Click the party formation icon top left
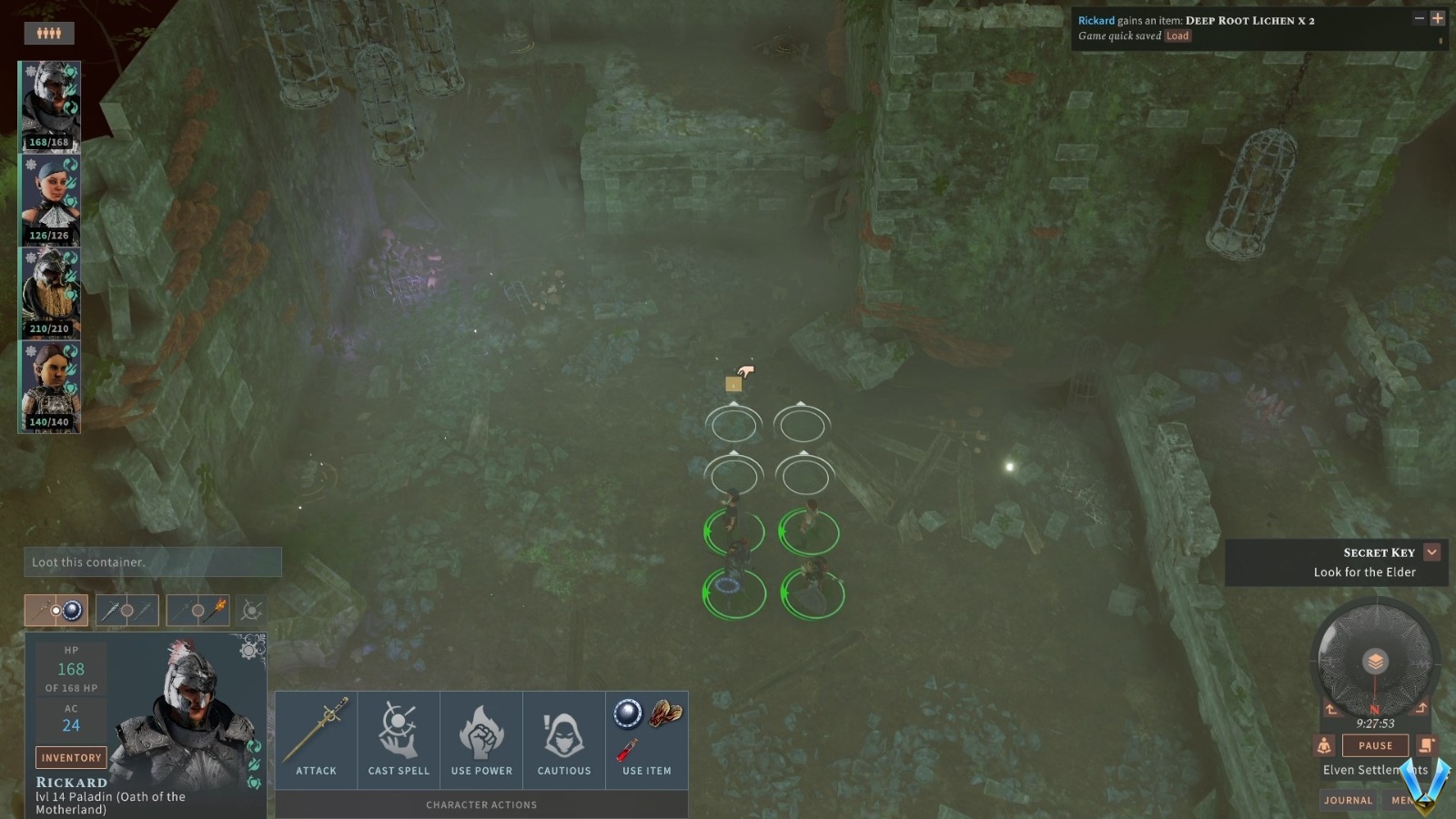This screenshot has width=1456, height=819. pos(50,32)
